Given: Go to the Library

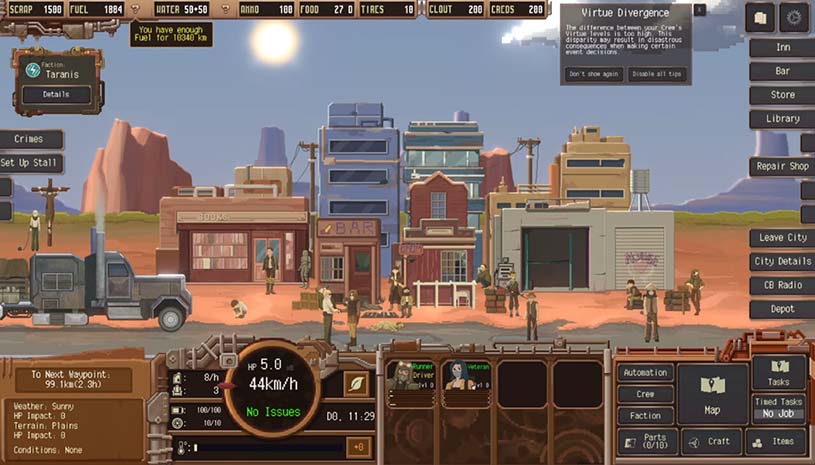Looking at the screenshot, I should (782, 119).
